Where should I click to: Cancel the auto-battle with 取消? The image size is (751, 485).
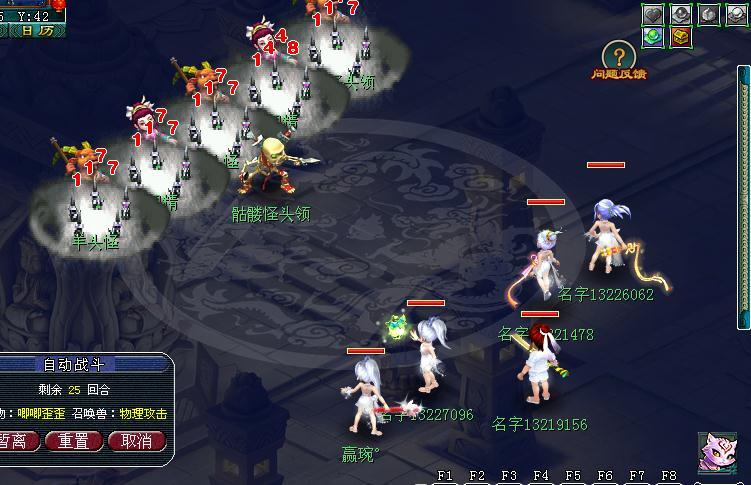tap(136, 441)
